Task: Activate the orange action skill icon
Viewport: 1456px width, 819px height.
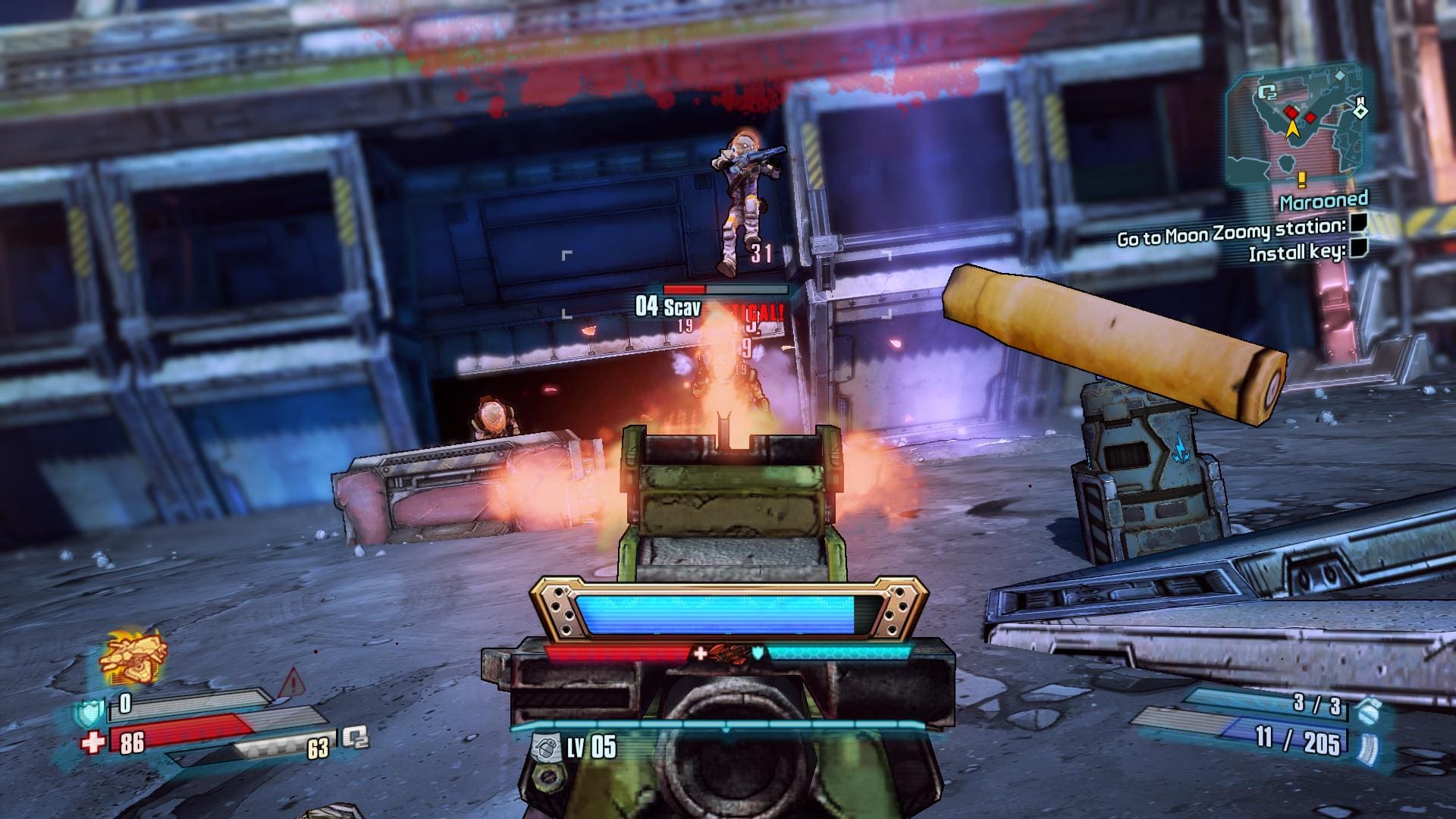Action: (133, 656)
